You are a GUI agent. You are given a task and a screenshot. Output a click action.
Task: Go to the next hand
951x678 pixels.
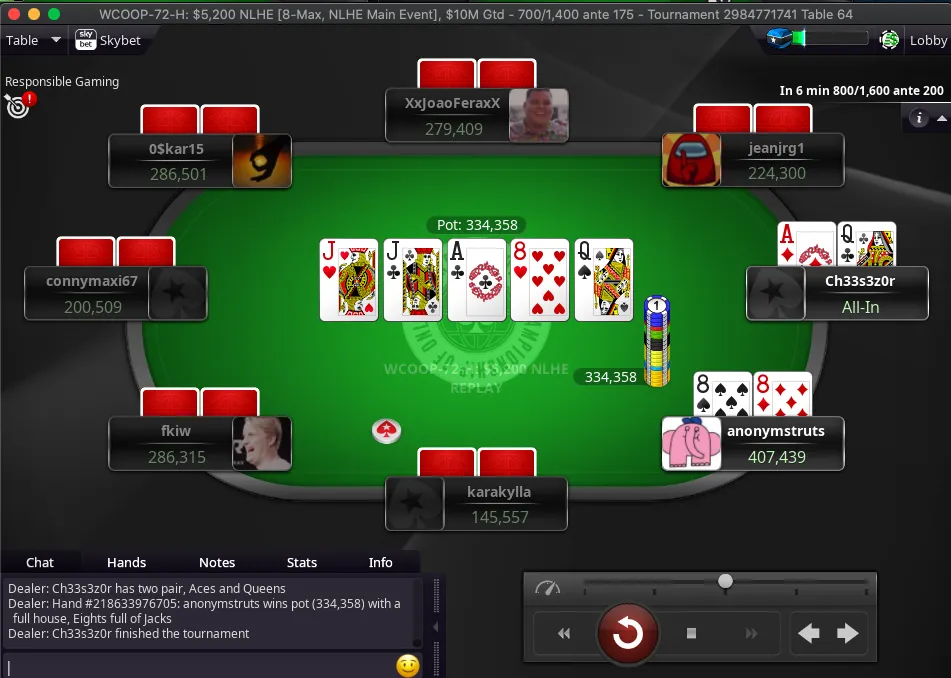coord(847,633)
